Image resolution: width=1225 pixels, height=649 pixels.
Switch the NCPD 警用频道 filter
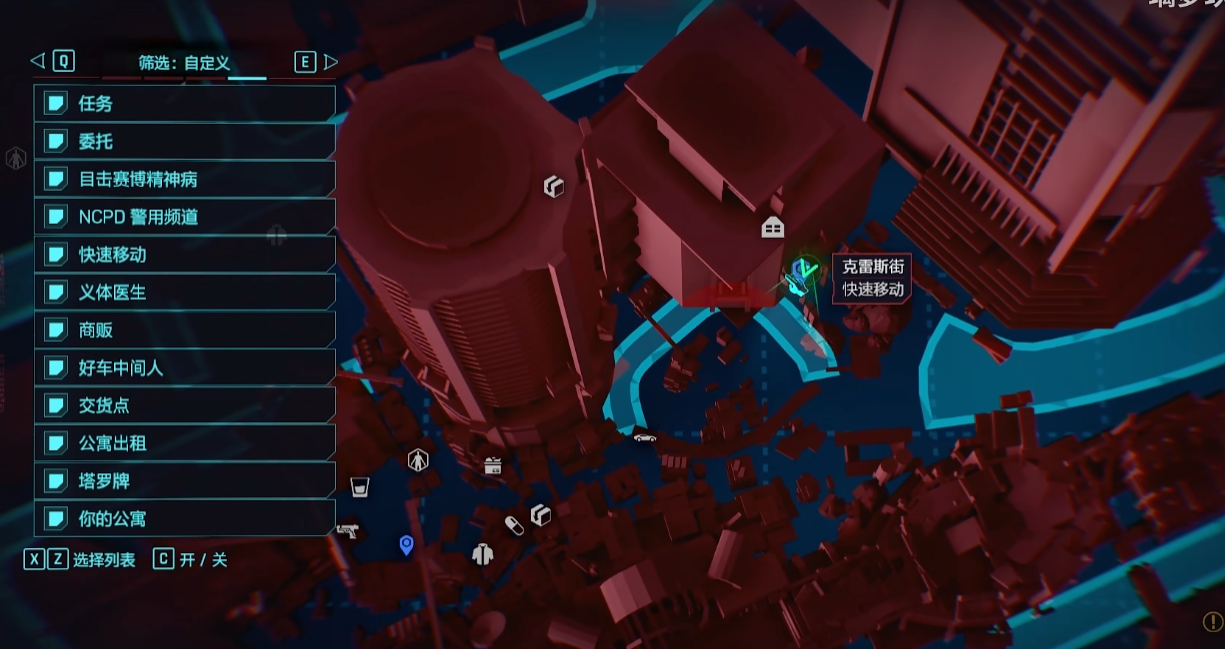(185, 217)
